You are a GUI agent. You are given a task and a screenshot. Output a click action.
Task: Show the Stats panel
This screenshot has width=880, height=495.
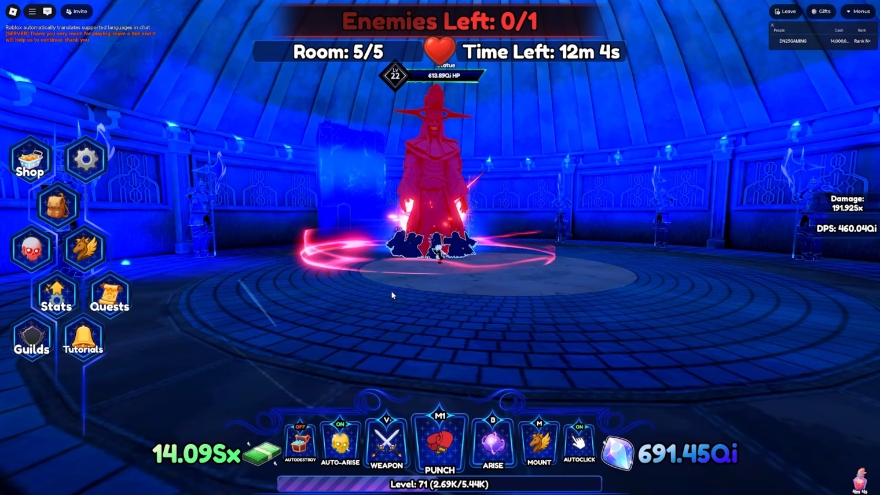point(56,295)
